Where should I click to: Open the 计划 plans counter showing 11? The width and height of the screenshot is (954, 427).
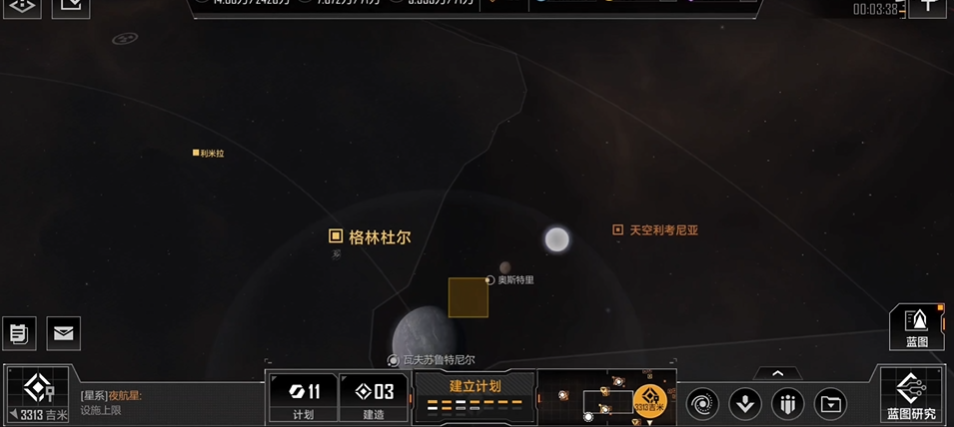[303, 397]
